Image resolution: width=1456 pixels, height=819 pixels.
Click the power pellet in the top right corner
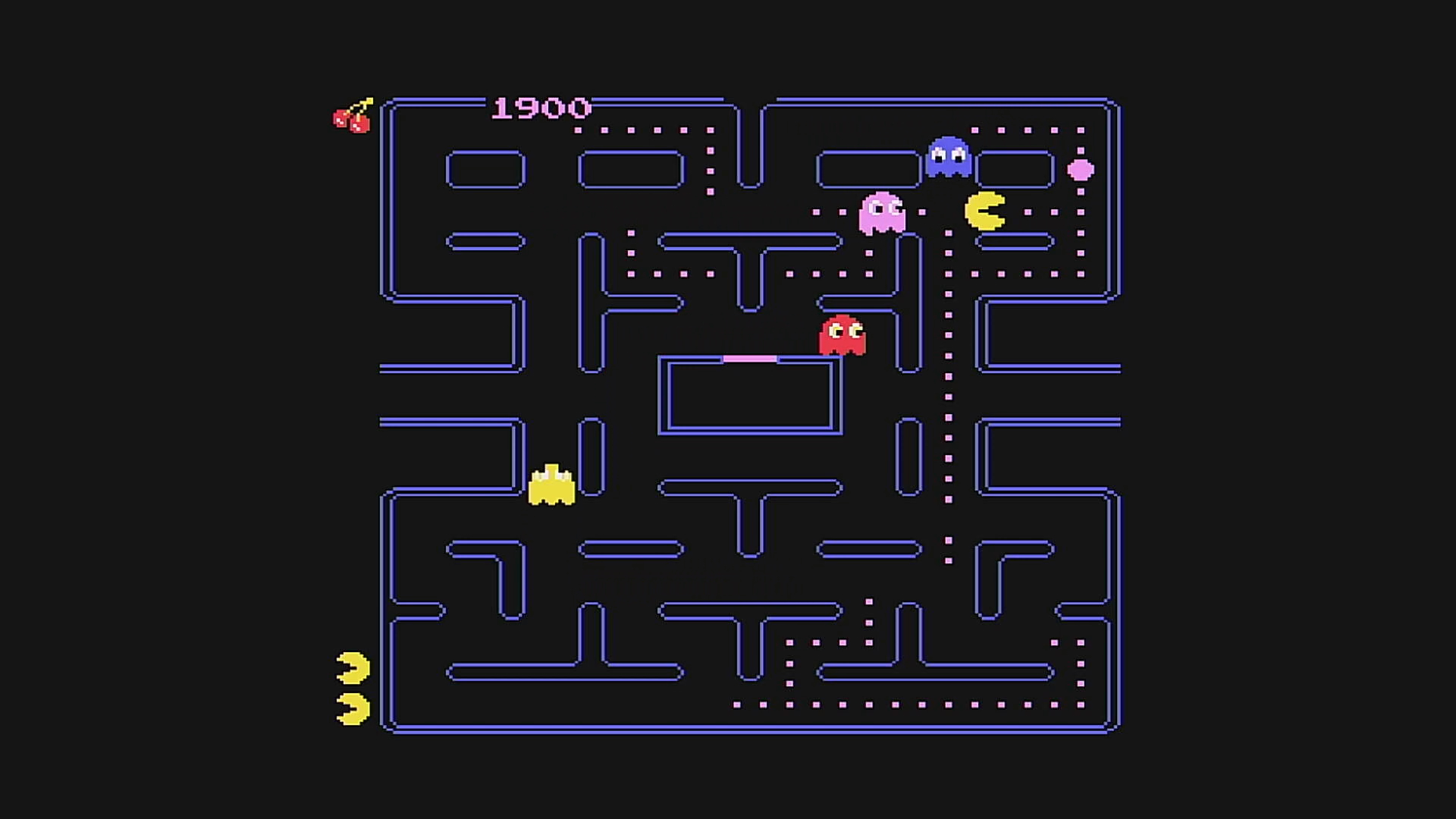1081,170
